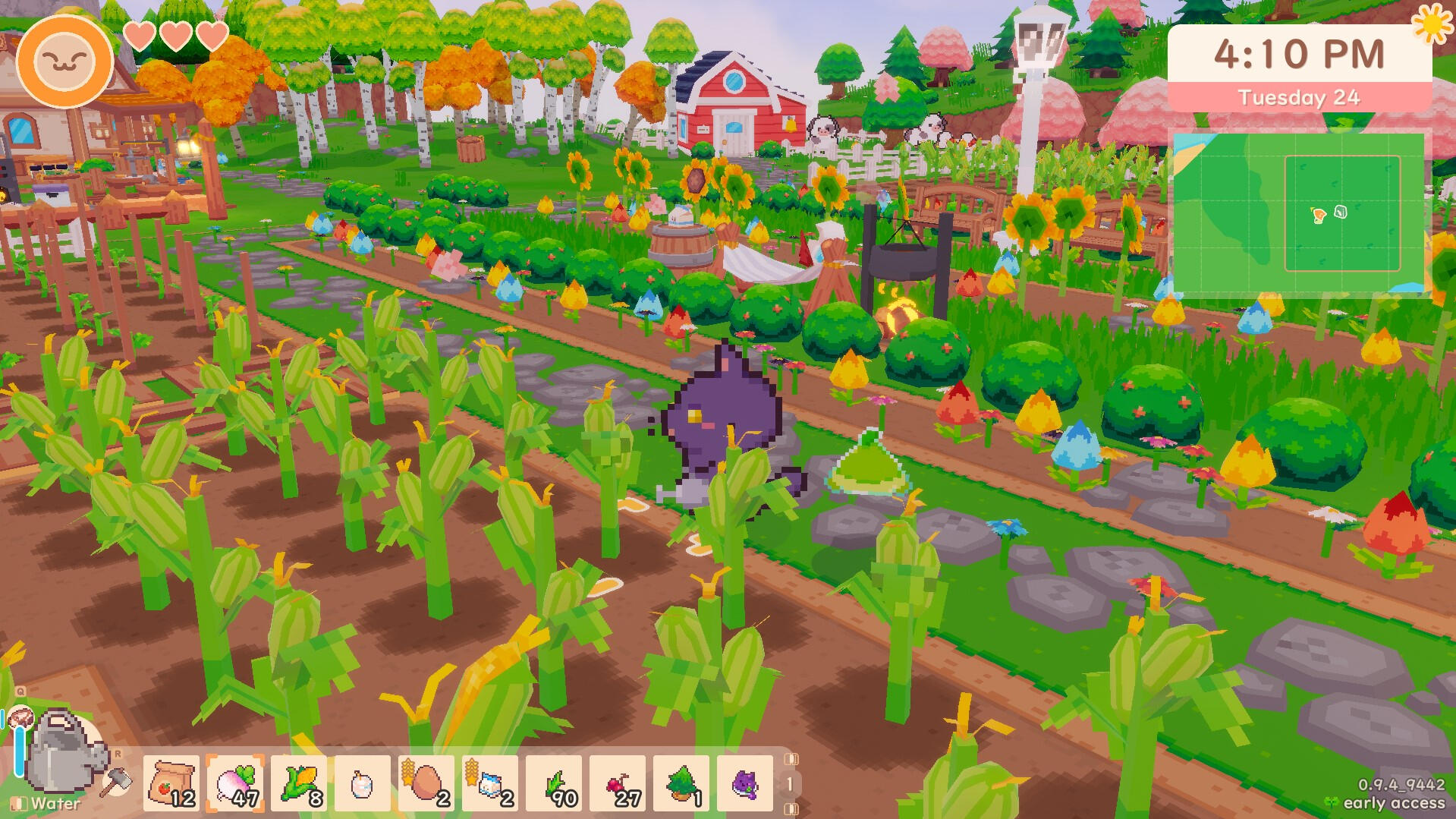This screenshot has width=1456, height=819.
Task: Click the orange smiling face mood icon
Action: pos(64,61)
